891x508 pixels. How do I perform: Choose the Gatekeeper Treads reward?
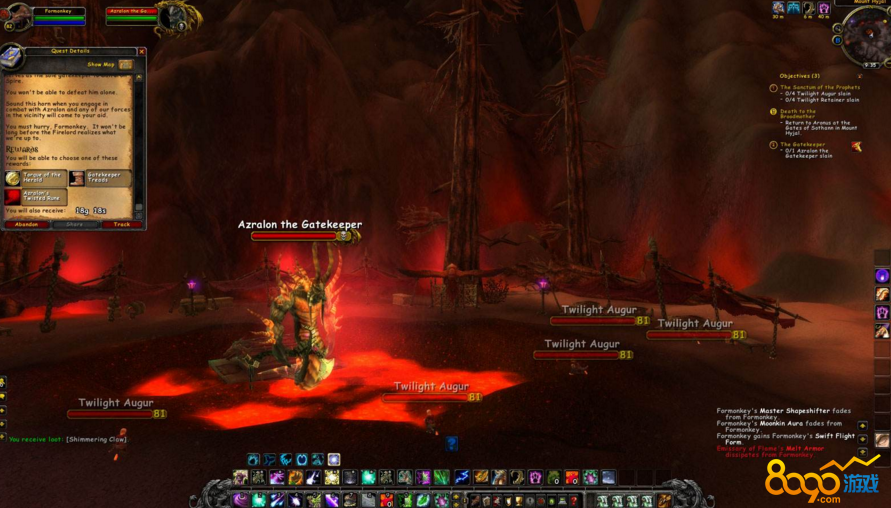point(99,178)
